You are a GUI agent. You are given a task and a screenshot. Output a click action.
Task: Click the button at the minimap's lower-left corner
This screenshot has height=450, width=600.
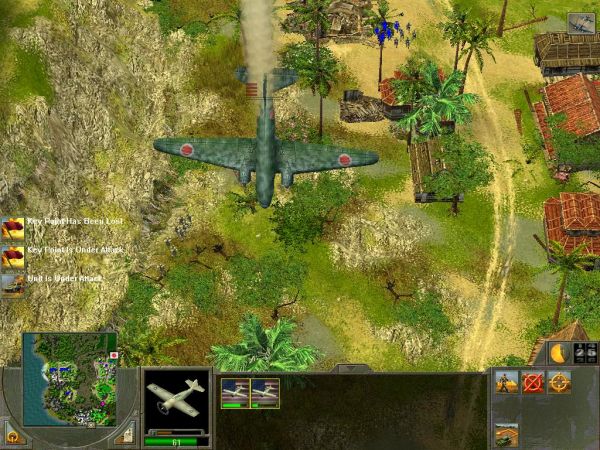coord(13,435)
